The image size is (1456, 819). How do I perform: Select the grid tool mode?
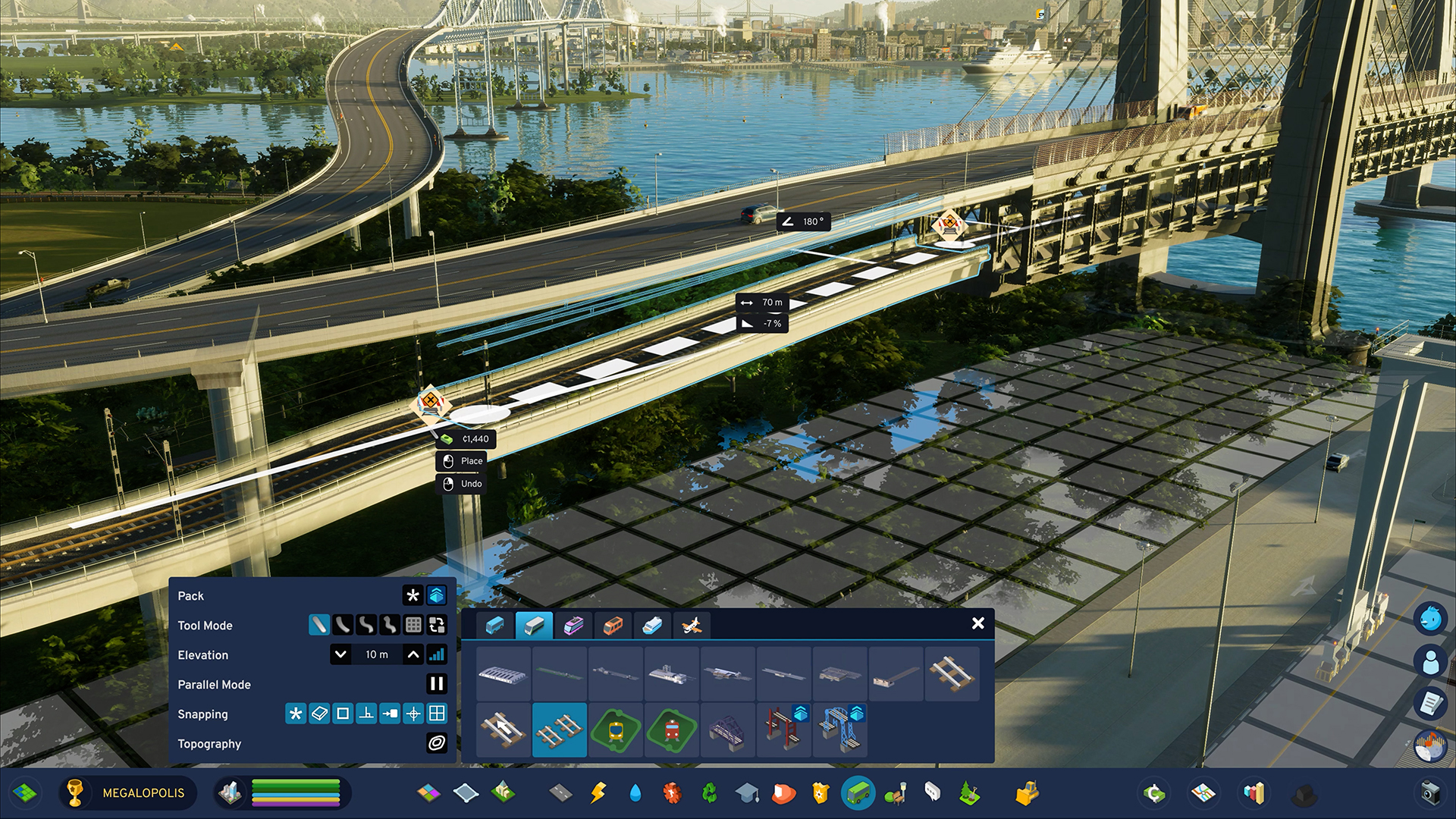click(413, 625)
